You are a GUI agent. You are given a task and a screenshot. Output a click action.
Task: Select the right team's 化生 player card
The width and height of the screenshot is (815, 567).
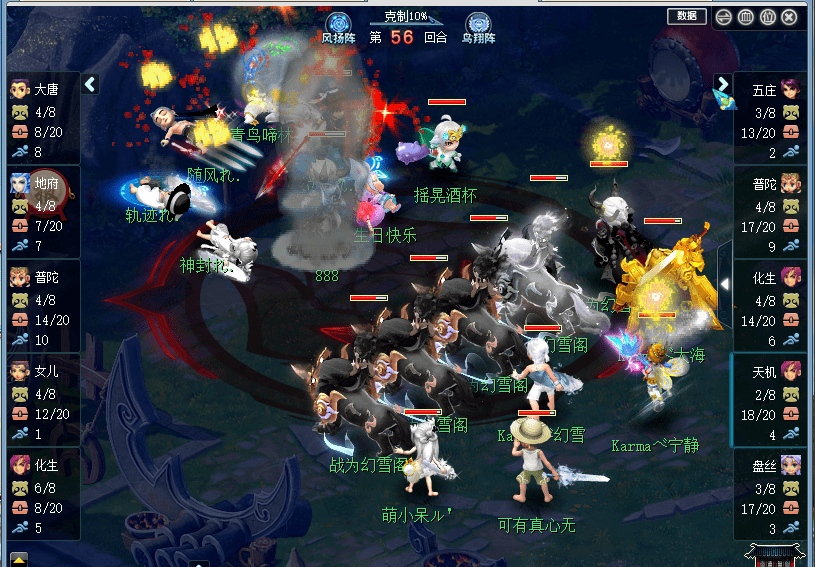pyautogui.click(x=770, y=307)
